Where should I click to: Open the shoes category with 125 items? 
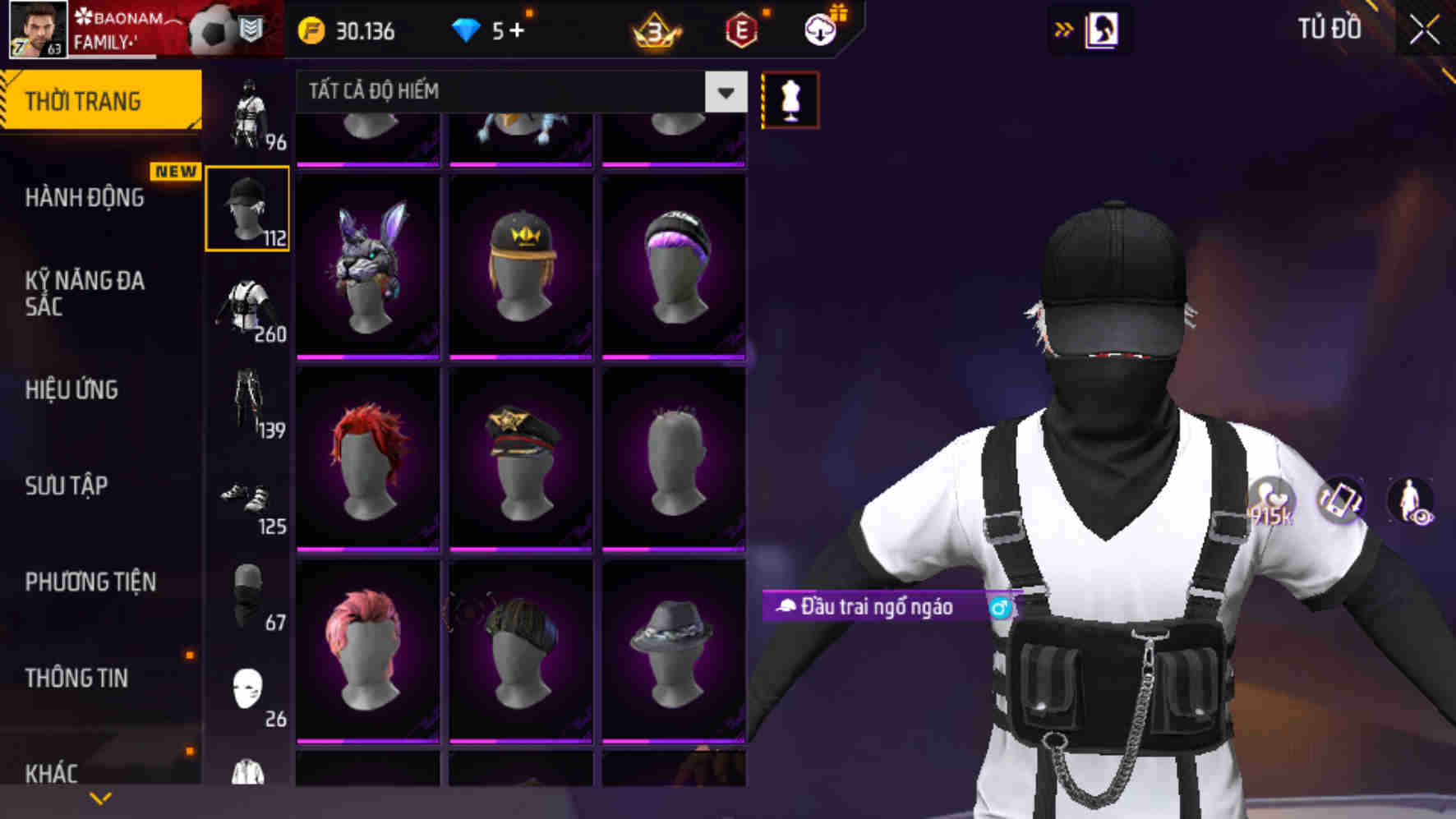(248, 497)
